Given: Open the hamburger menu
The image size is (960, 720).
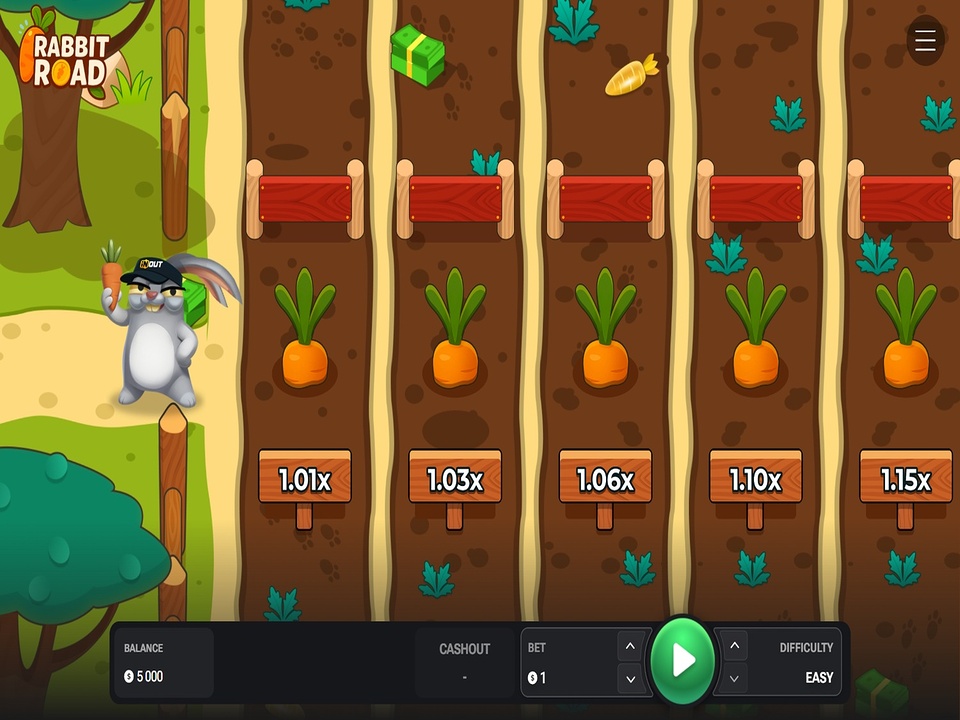Looking at the screenshot, I should tap(925, 41).
